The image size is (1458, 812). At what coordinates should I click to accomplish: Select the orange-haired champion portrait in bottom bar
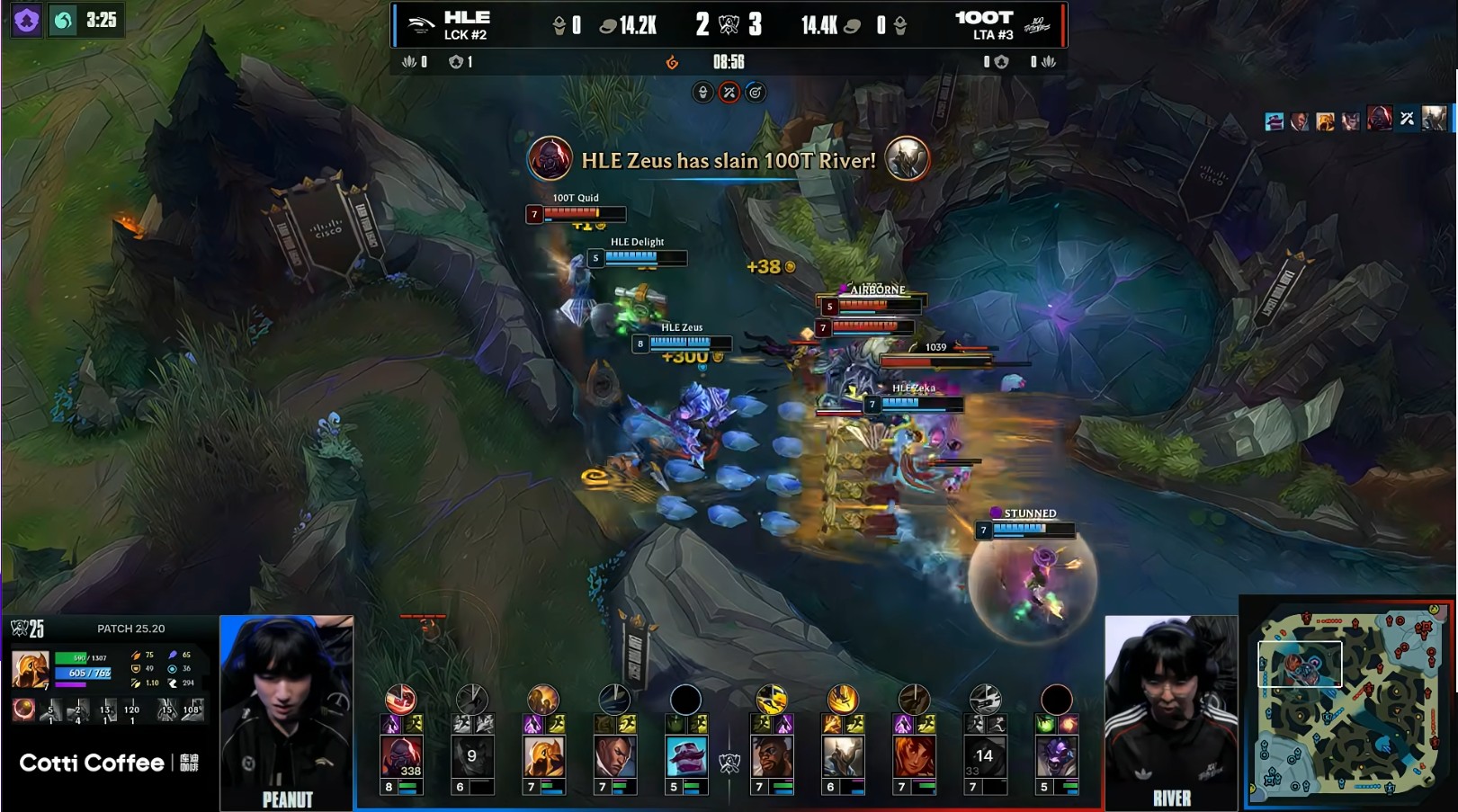(913, 756)
